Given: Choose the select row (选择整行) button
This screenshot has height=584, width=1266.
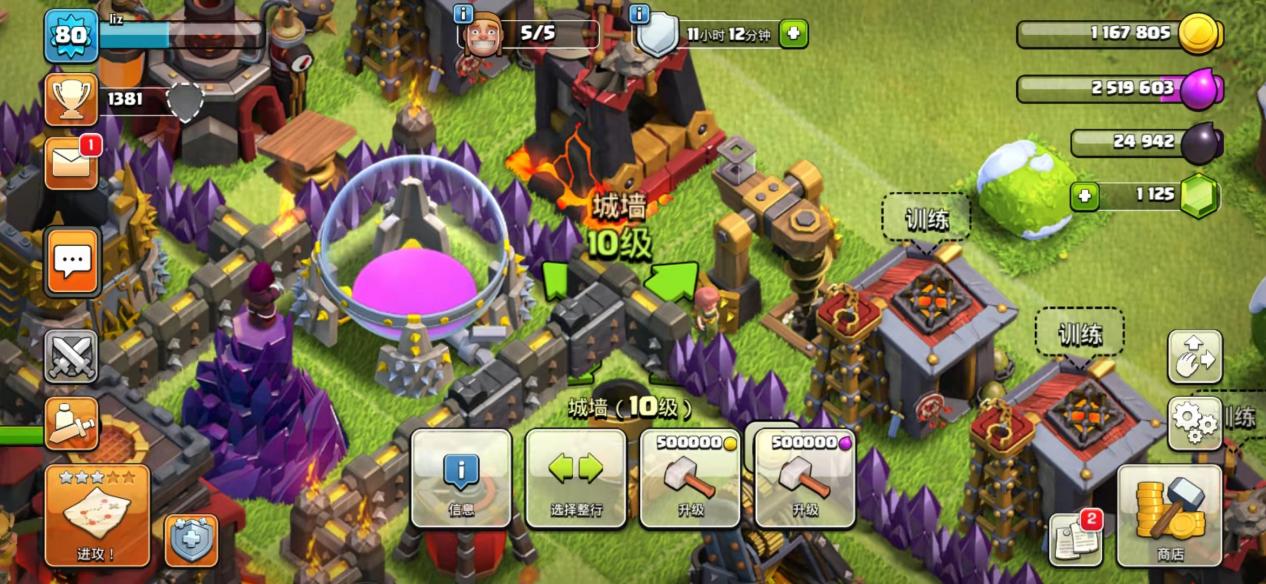Looking at the screenshot, I should tap(576, 478).
